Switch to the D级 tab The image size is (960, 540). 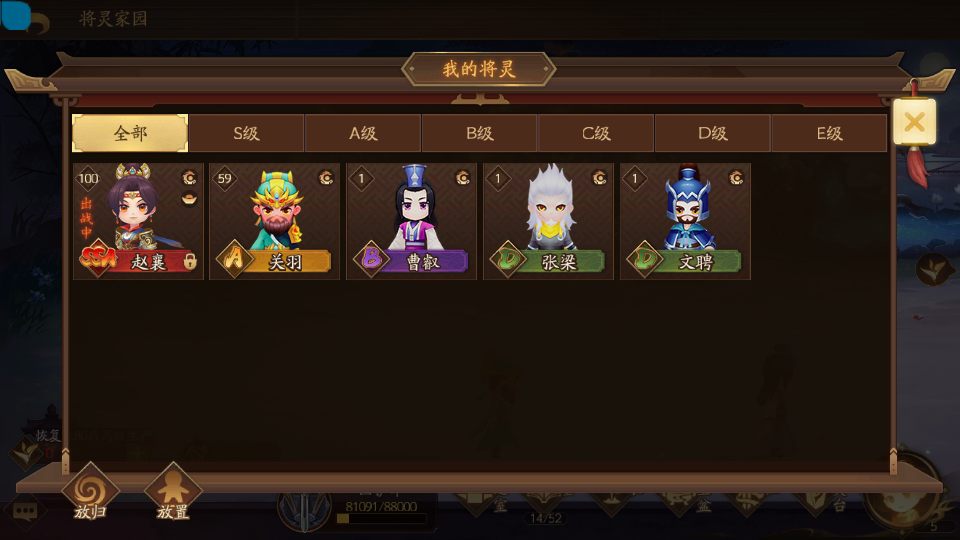tap(712, 133)
